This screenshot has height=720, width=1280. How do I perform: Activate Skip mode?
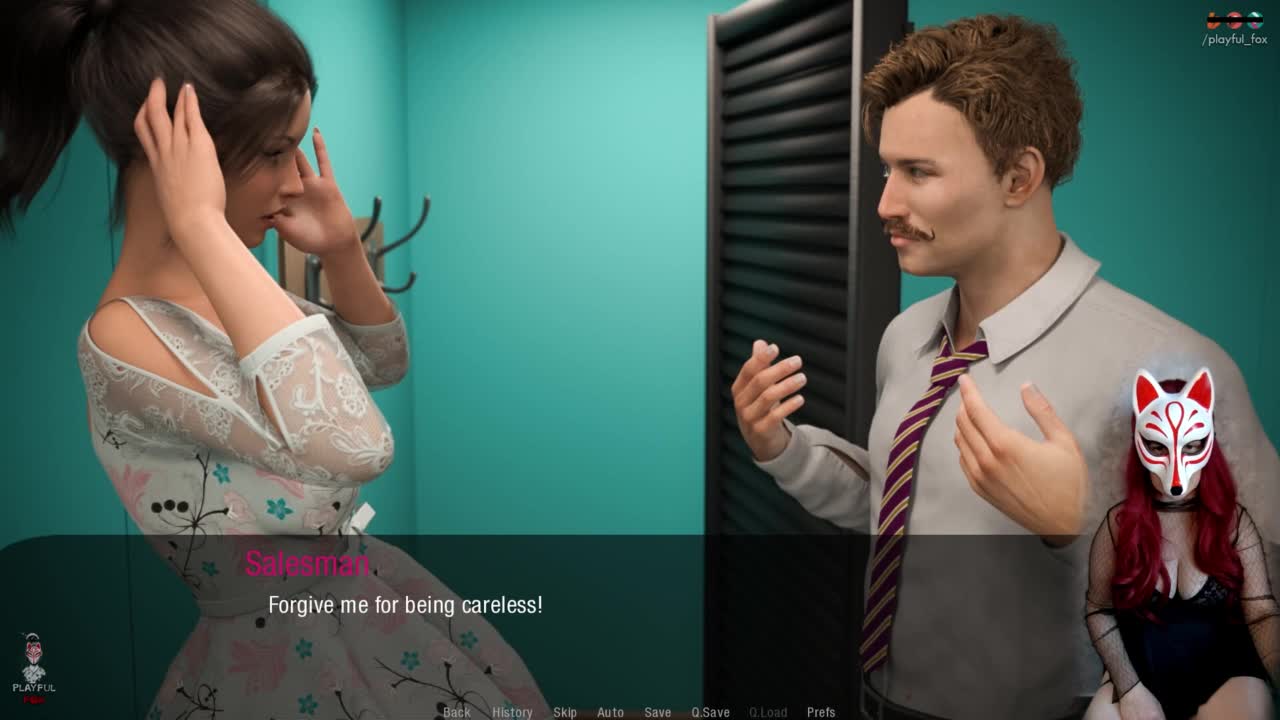pos(565,712)
